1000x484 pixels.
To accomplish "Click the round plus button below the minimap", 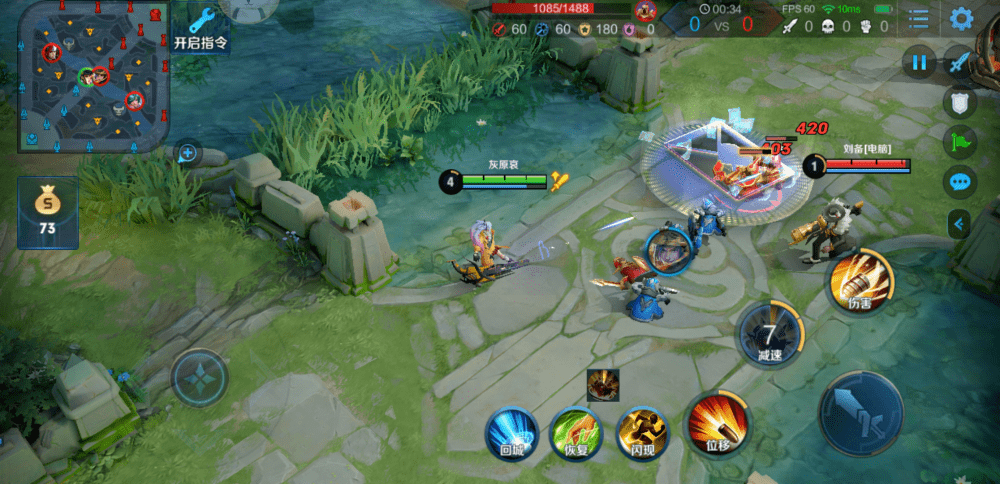I will [x=188, y=154].
